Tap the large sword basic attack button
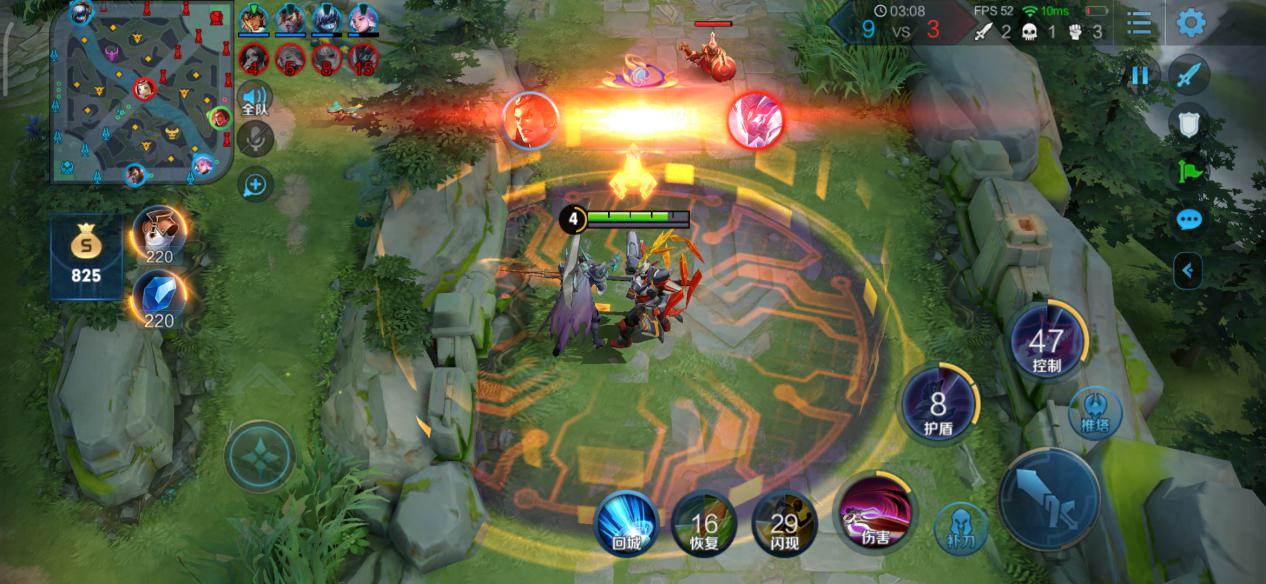The image size is (1266, 584). [1049, 498]
